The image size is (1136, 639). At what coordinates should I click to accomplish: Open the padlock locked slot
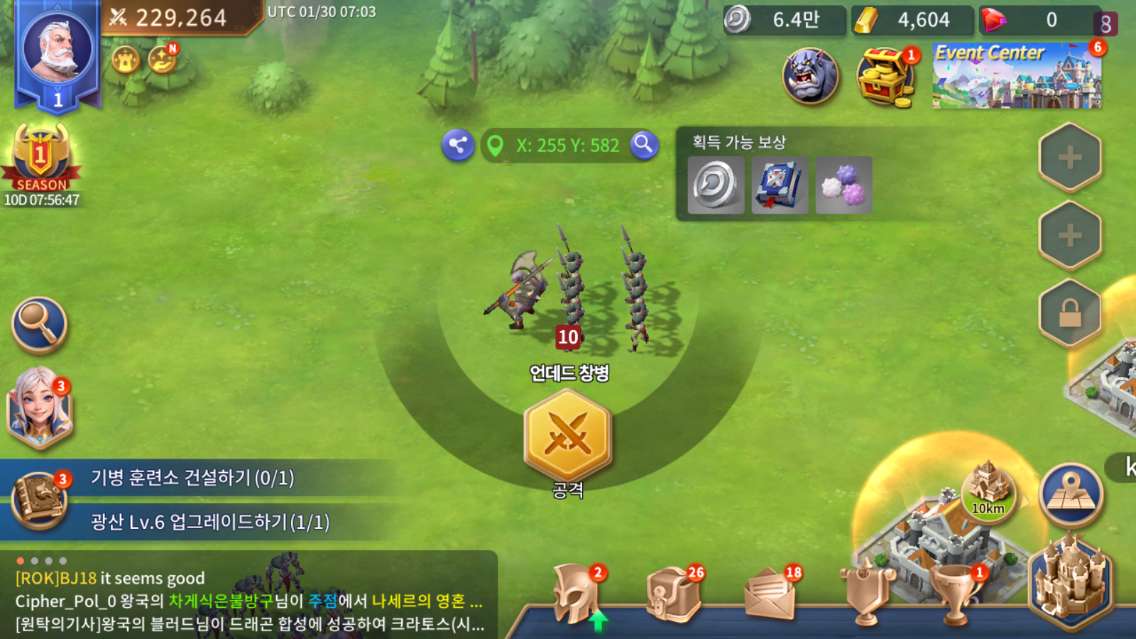(x=1070, y=312)
